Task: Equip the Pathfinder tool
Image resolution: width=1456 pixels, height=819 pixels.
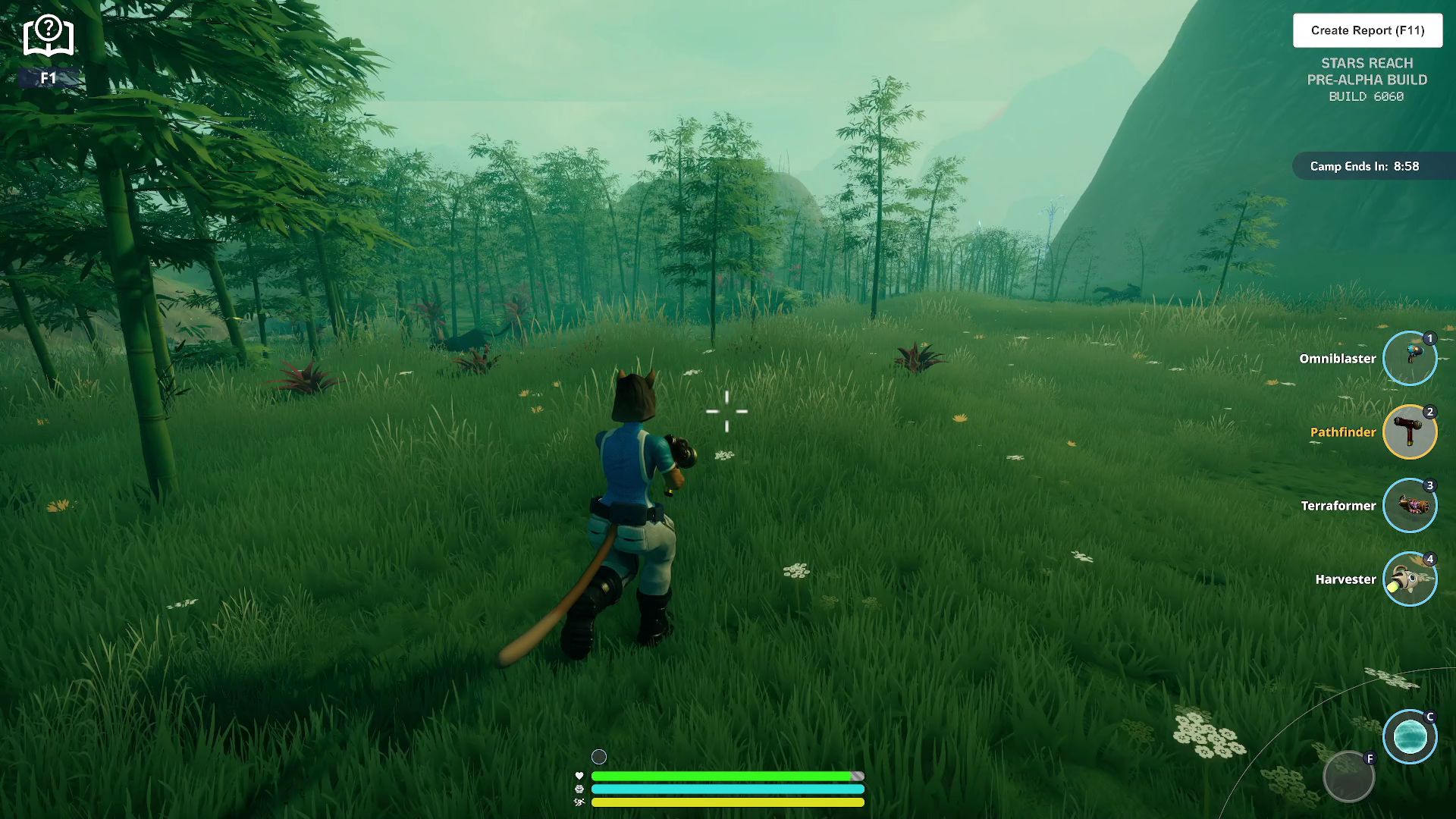Action: point(1409,432)
